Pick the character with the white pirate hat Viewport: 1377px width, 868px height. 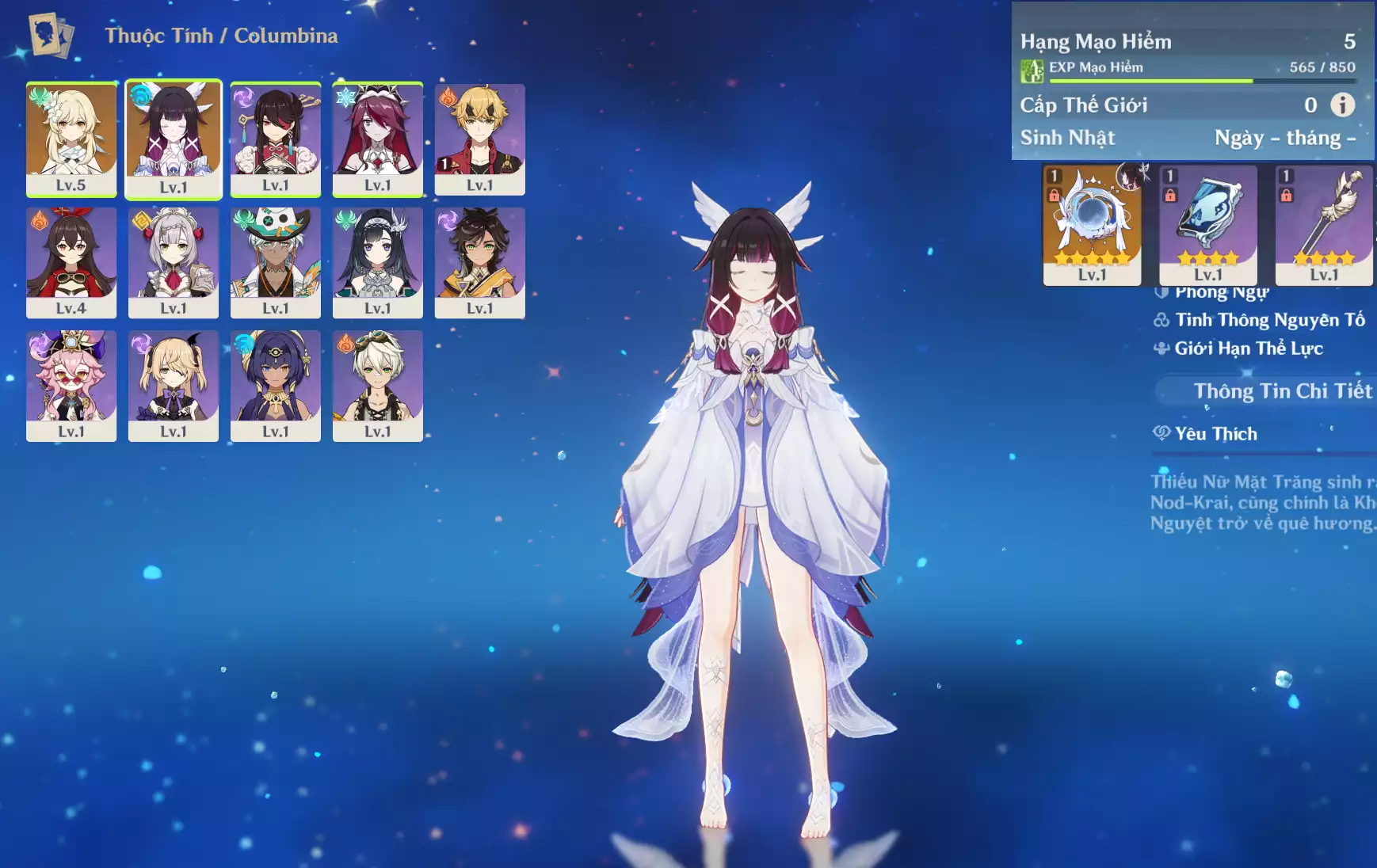click(x=276, y=262)
